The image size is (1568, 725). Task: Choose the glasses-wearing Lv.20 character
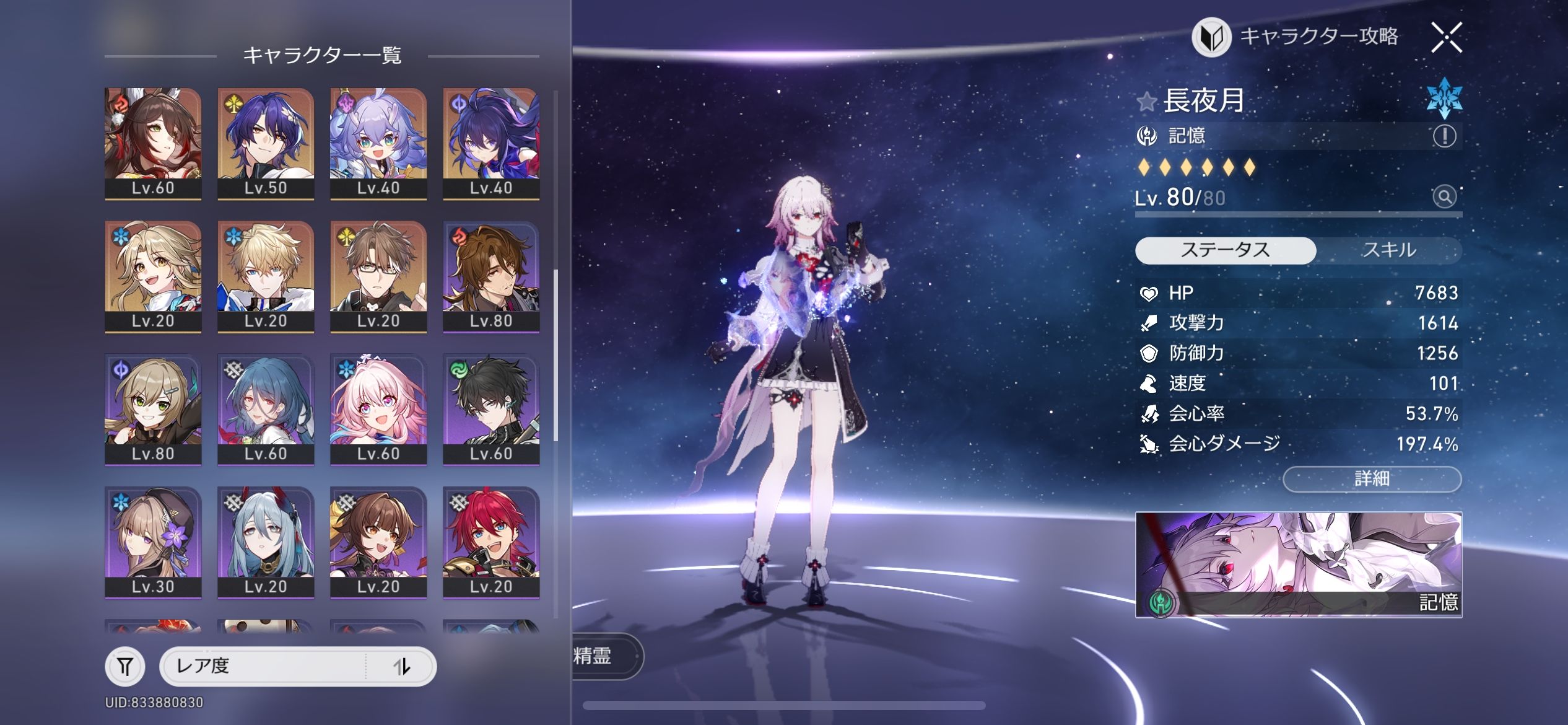tap(378, 276)
